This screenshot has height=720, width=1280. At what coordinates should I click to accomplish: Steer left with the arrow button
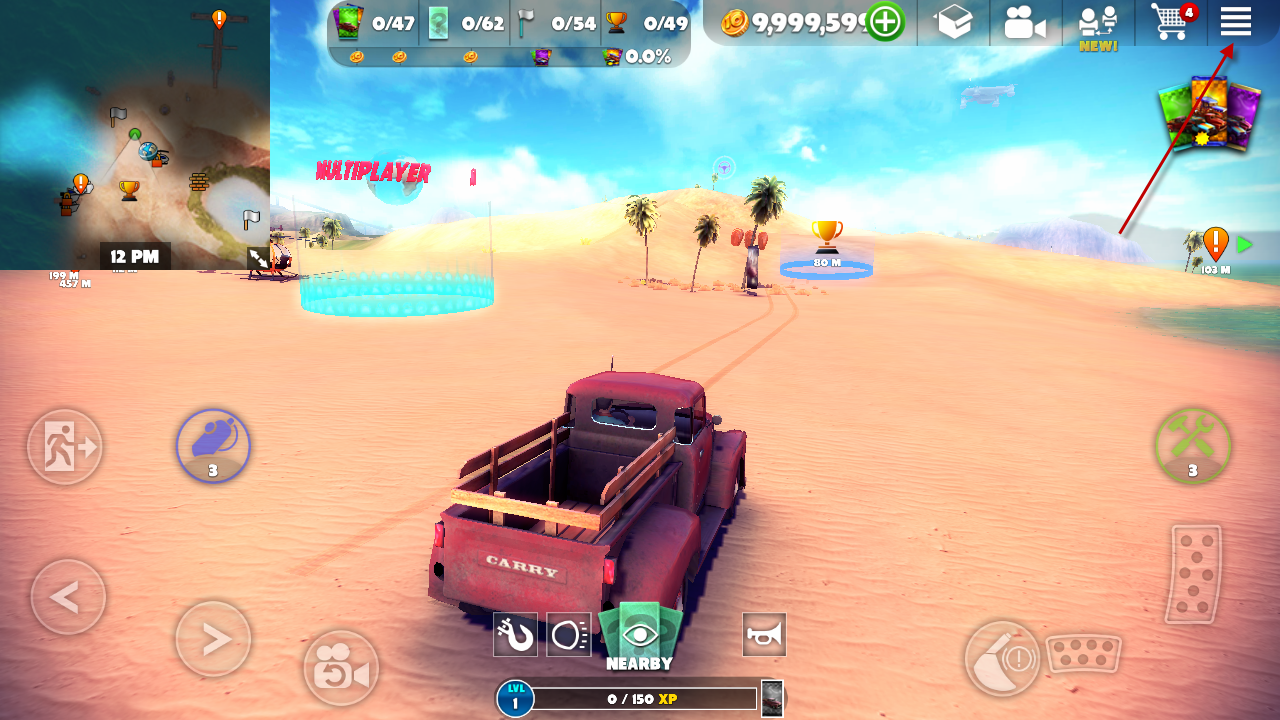point(67,597)
